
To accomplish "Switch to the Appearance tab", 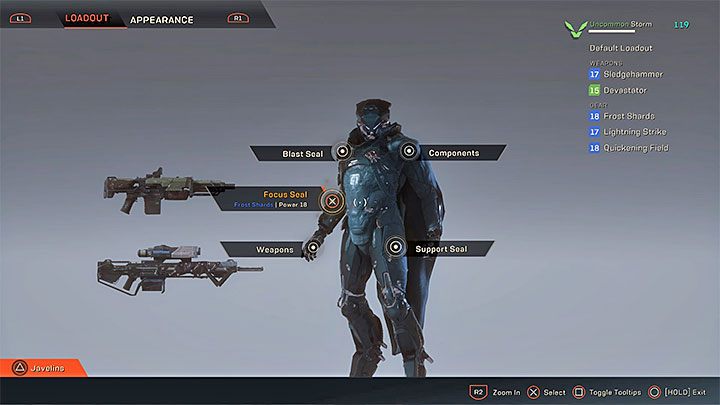I will (x=162, y=18).
